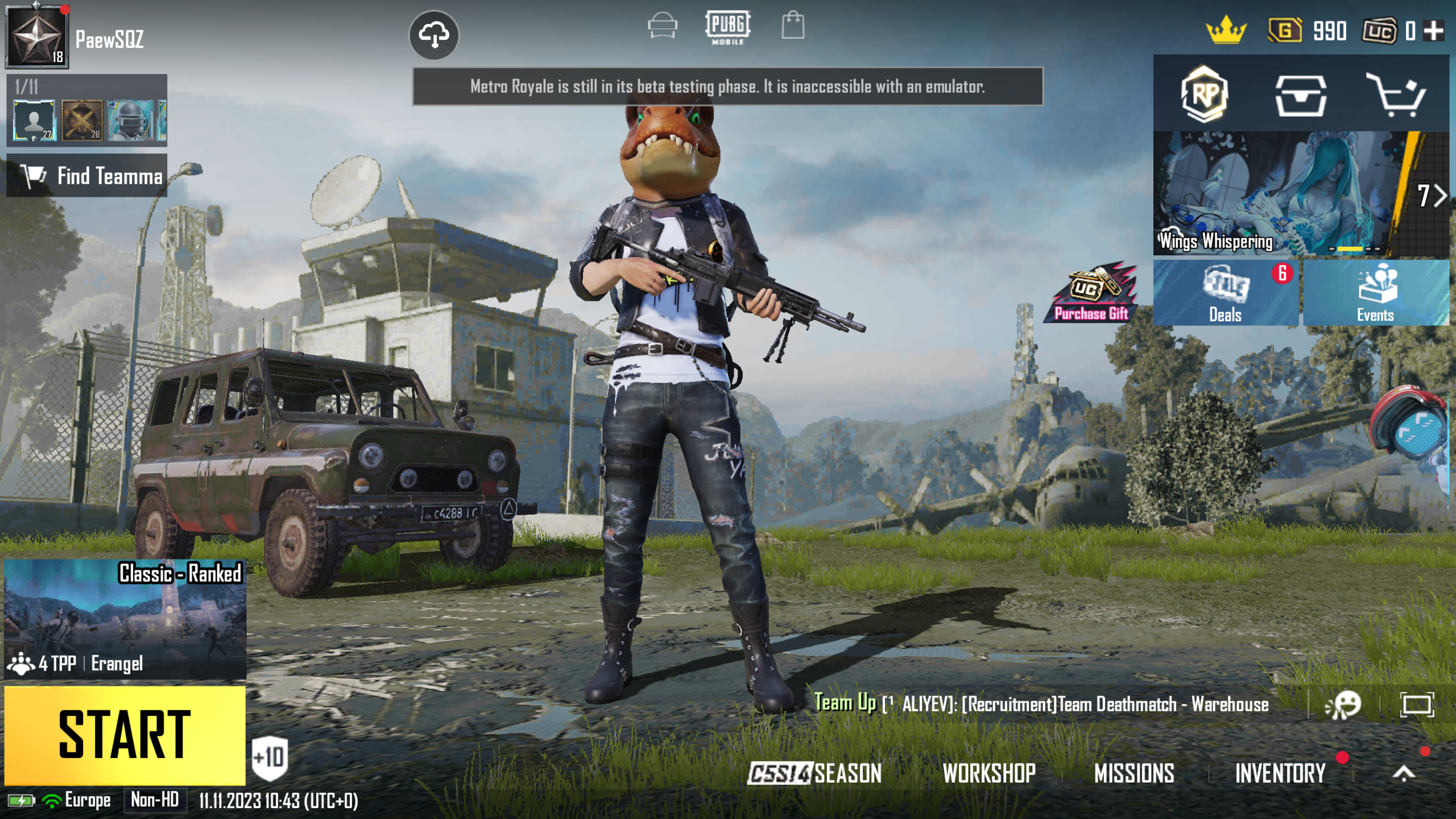The height and width of the screenshot is (819, 1456).
Task: Open the Events tile
Action: pyautogui.click(x=1375, y=293)
